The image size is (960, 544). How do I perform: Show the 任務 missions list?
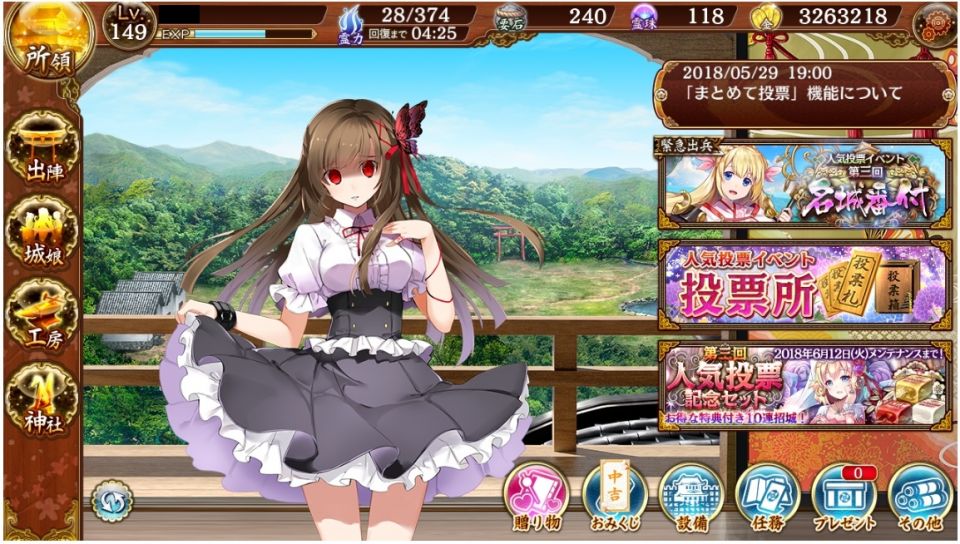point(768,498)
